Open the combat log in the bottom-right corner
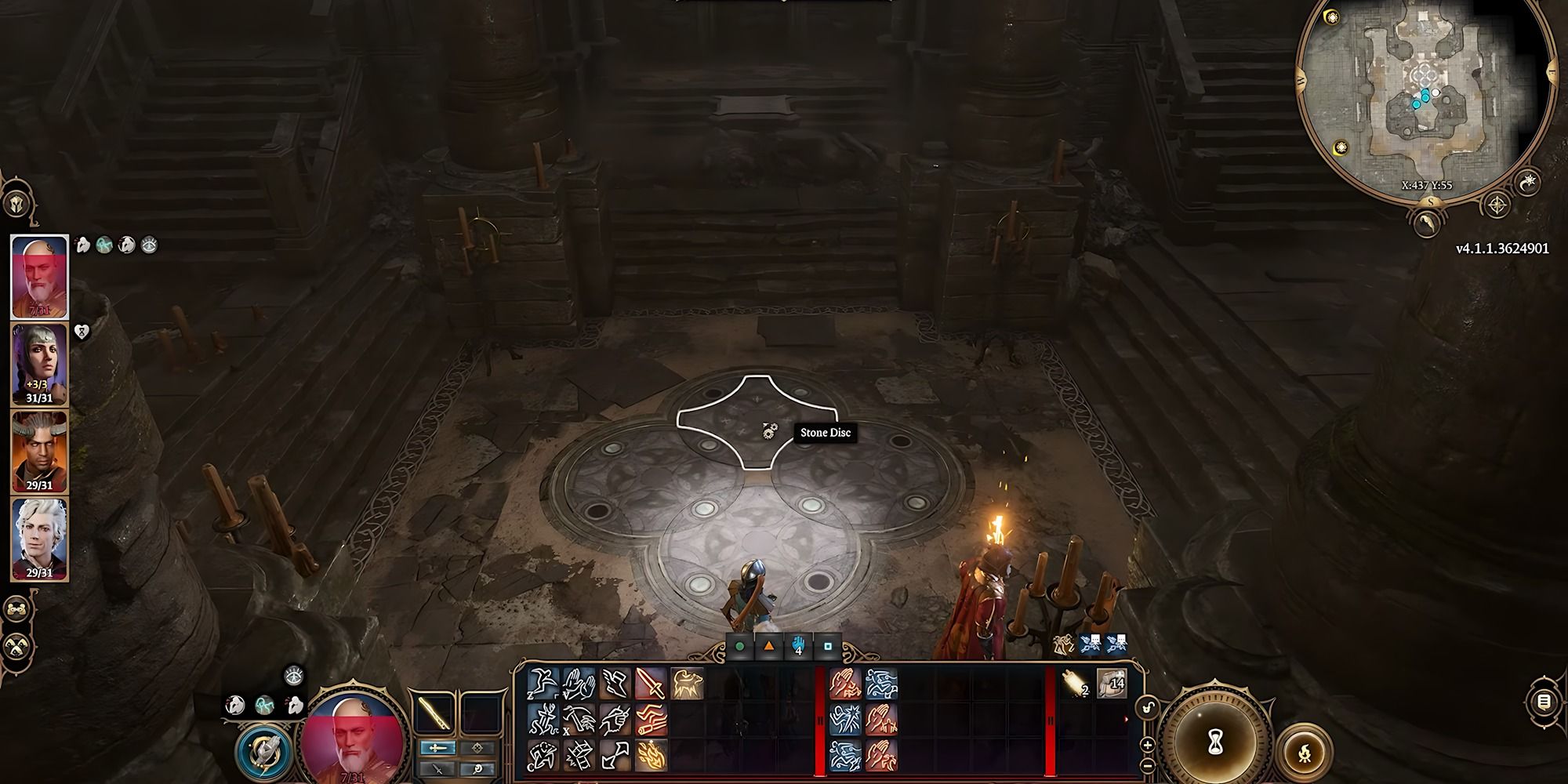The image size is (1568, 784). 1544,702
